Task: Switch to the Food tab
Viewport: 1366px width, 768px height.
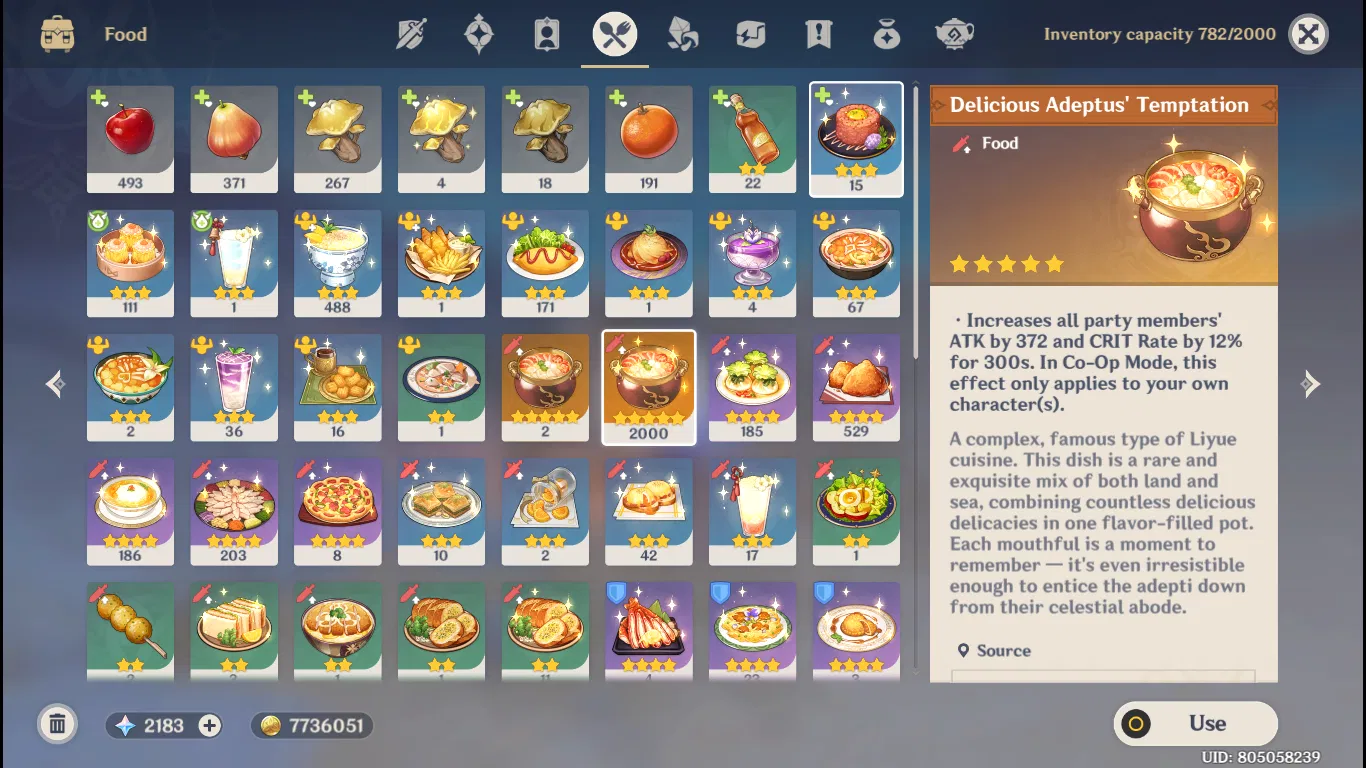Action: pyautogui.click(x=614, y=33)
